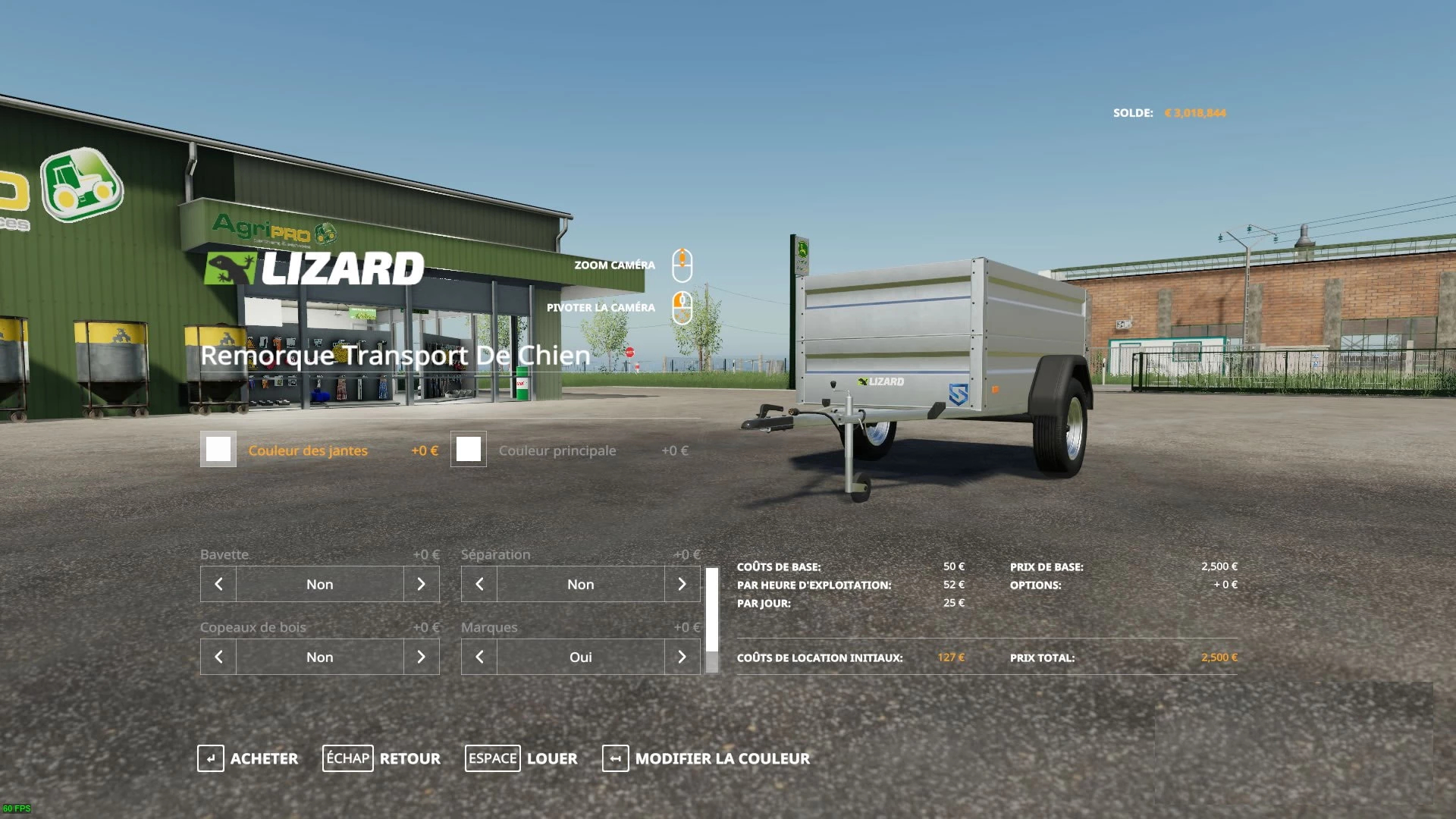The height and width of the screenshot is (819, 1456).
Task: Toggle Bavette setting using its Non field
Action: coord(319,584)
